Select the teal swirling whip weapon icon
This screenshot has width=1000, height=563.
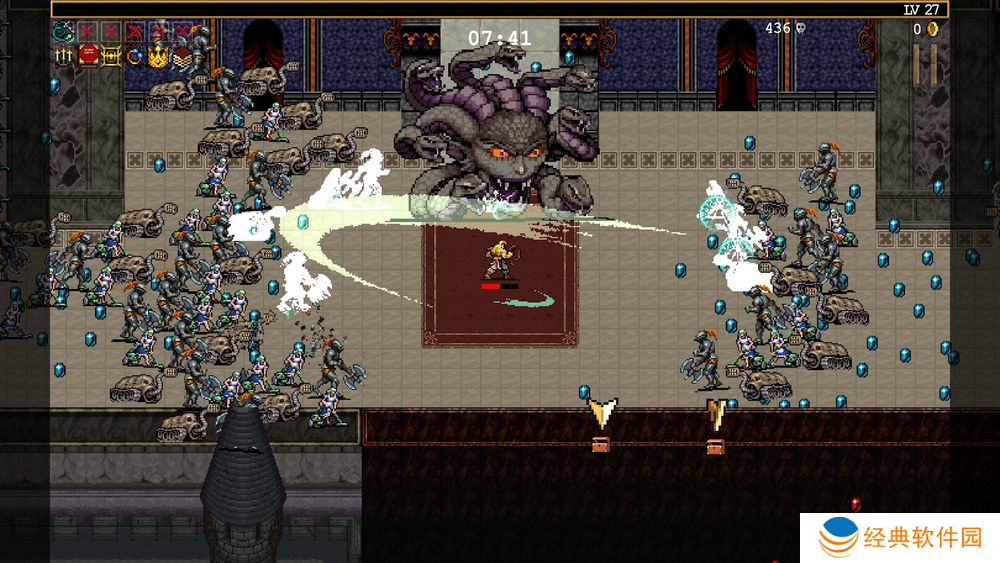click(63, 33)
